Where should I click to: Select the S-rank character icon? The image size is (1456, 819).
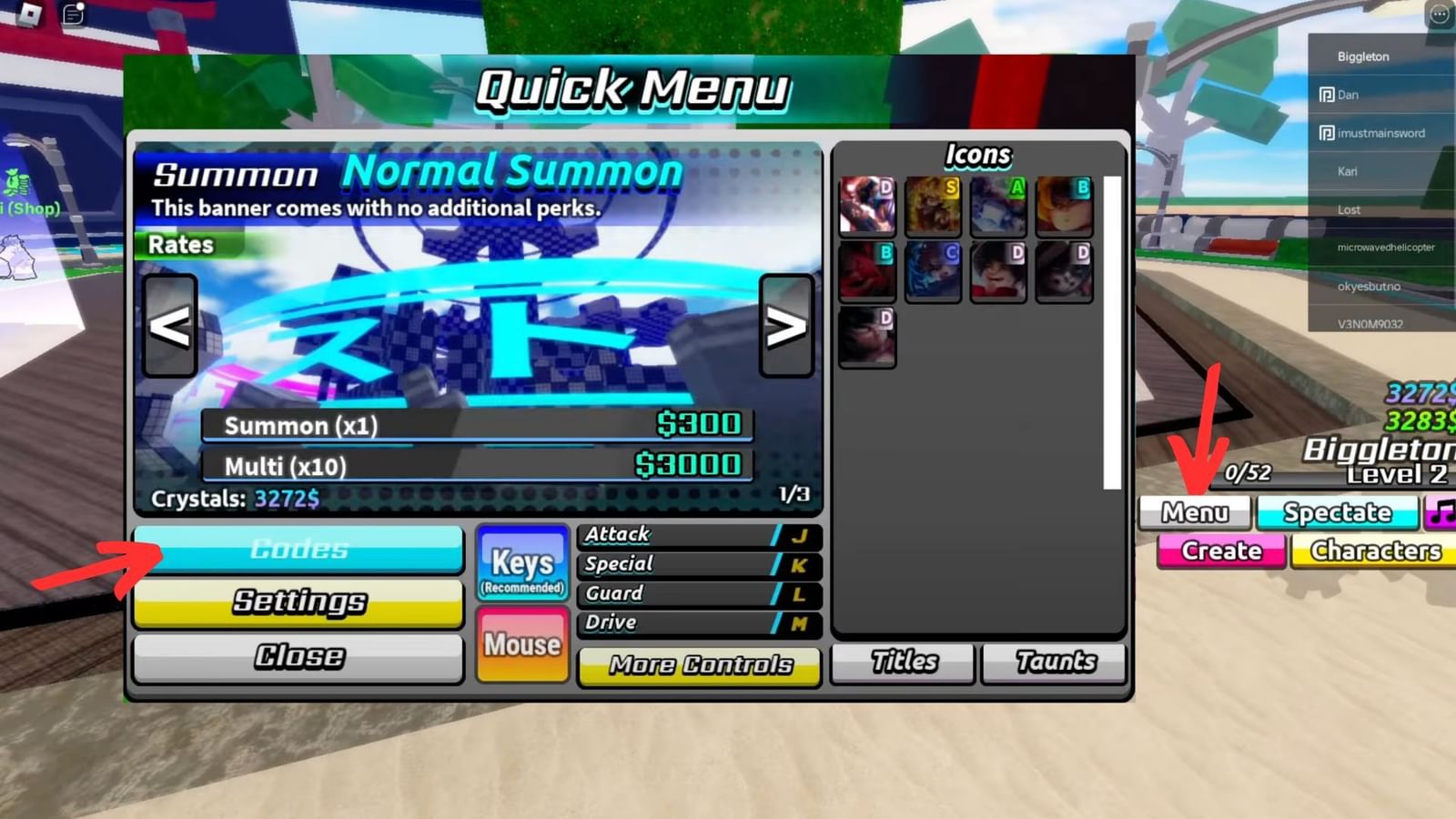click(x=933, y=205)
